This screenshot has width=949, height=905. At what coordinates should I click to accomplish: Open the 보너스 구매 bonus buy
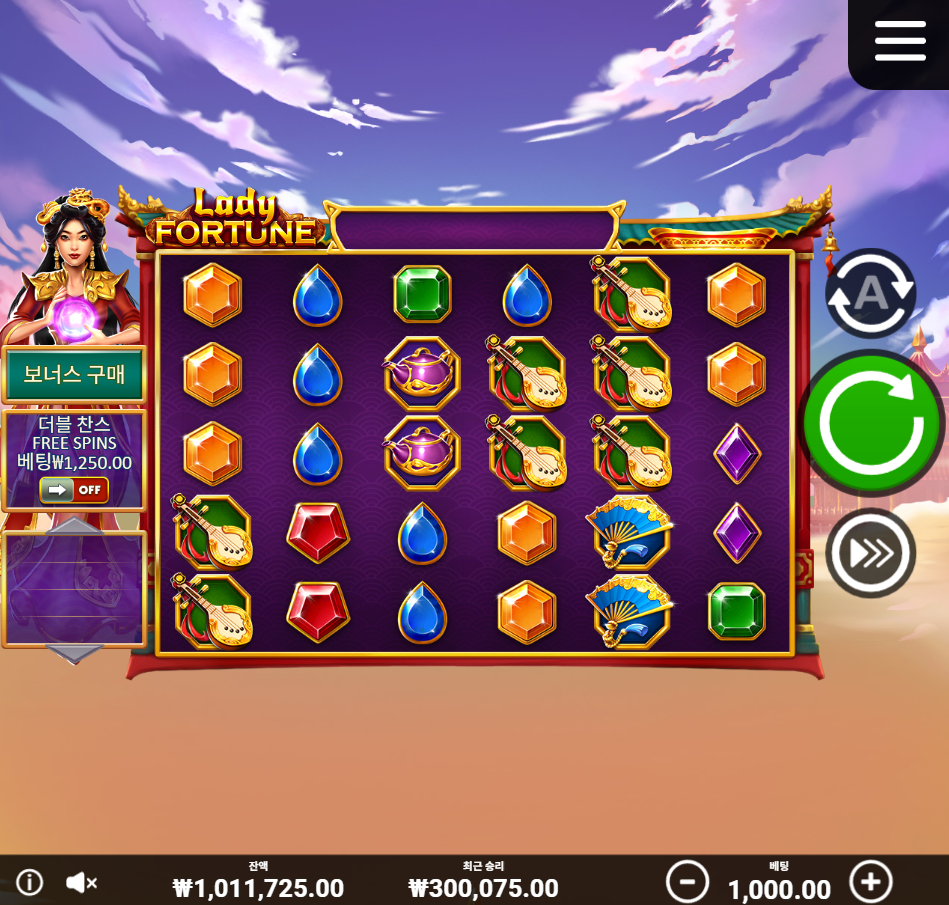(x=74, y=376)
